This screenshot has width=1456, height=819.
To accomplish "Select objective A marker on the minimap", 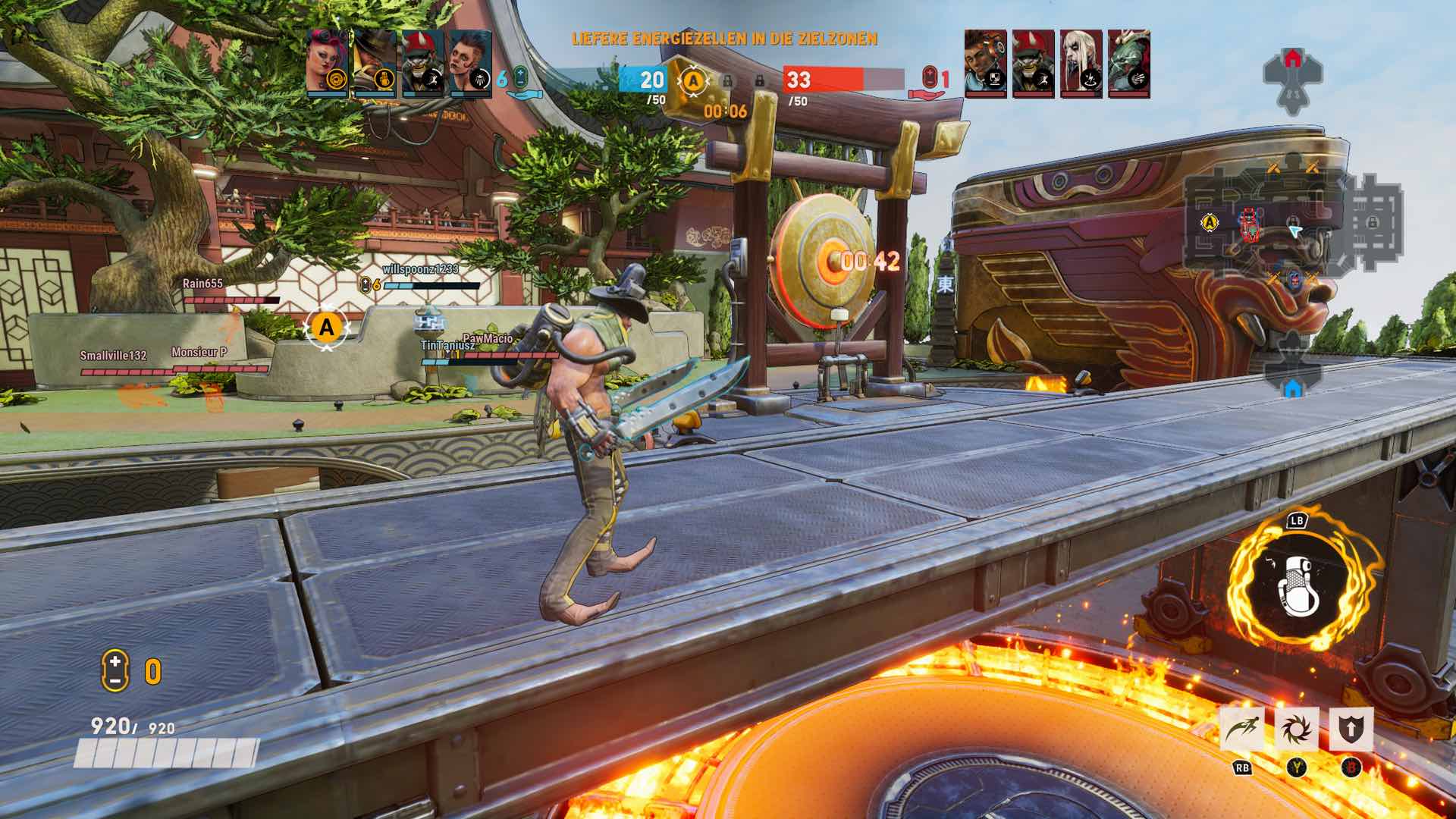I will [x=1210, y=222].
